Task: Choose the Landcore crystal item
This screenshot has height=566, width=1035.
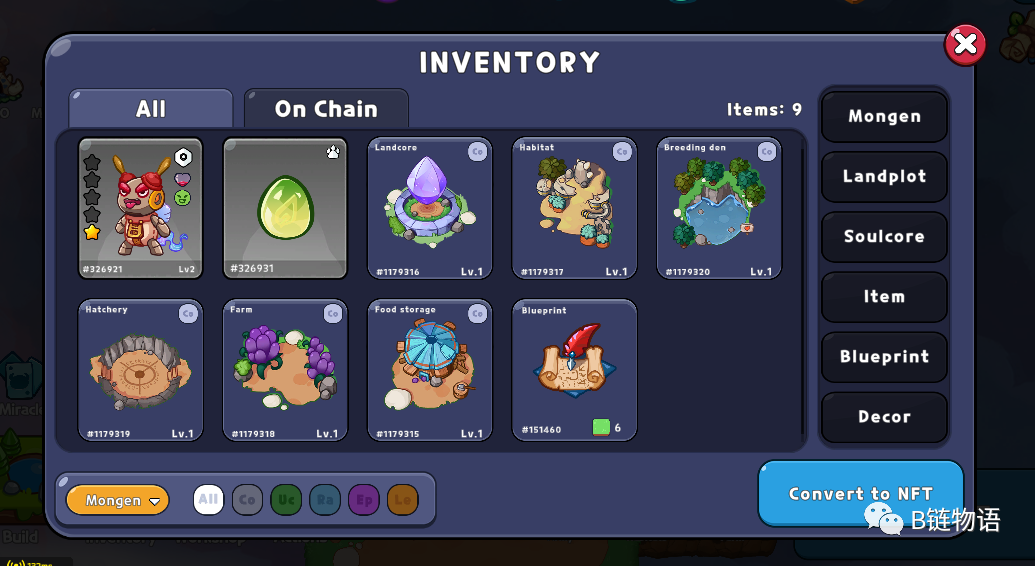Action: coord(430,208)
